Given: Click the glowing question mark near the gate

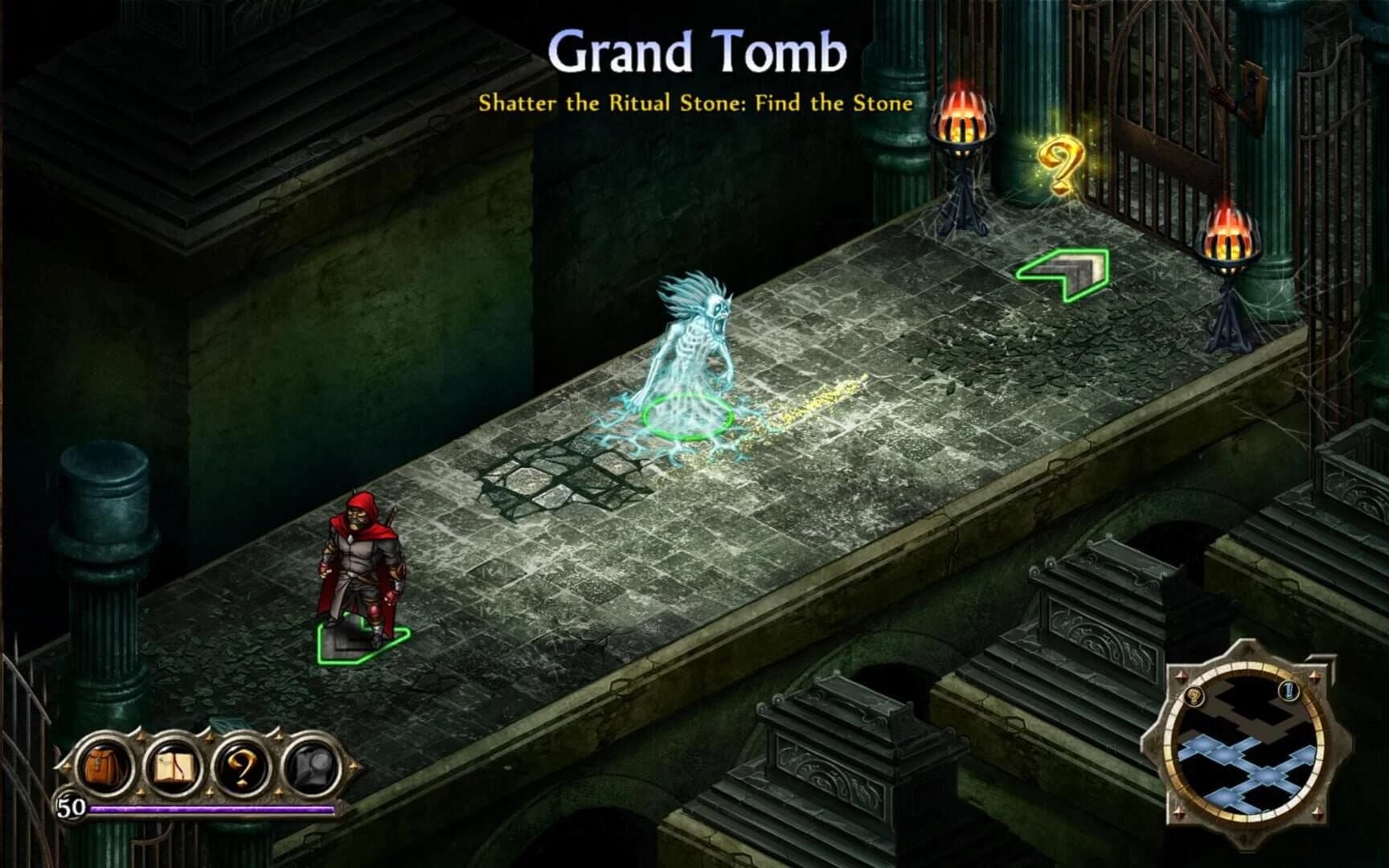Looking at the screenshot, I should tap(1062, 162).
